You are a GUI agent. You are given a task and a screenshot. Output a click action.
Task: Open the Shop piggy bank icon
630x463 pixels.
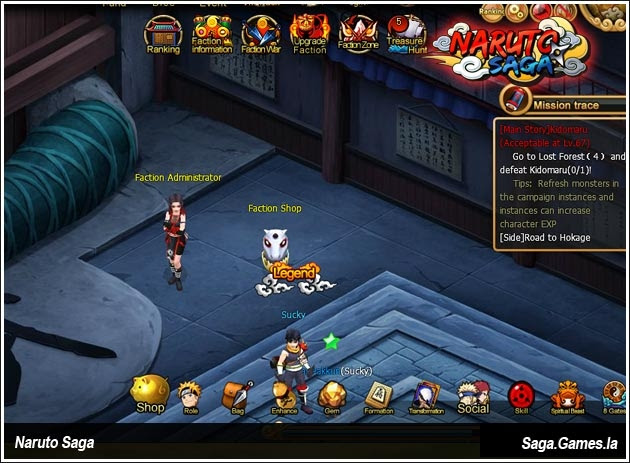point(150,393)
